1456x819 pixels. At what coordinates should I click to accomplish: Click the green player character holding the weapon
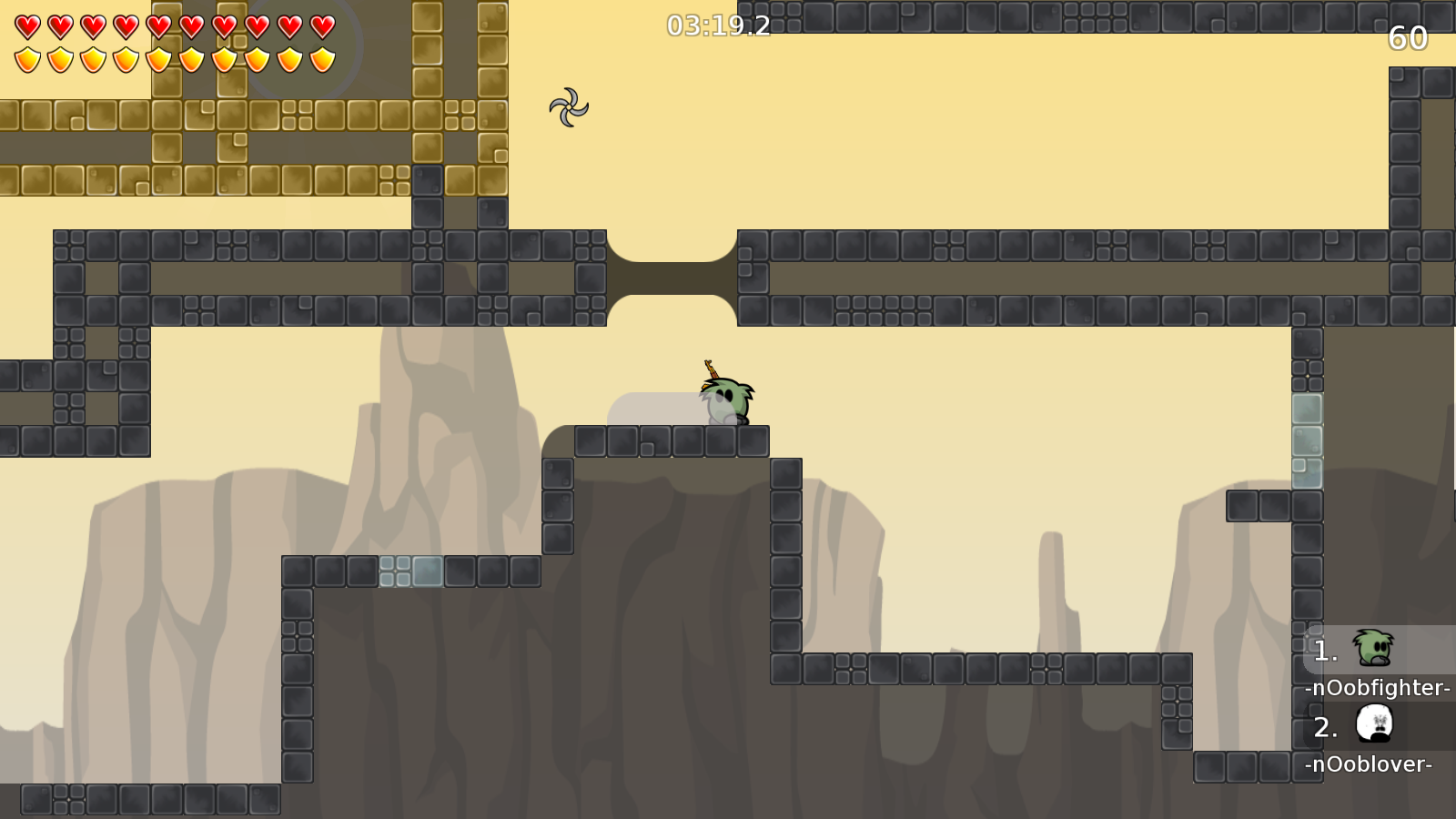[x=725, y=400]
